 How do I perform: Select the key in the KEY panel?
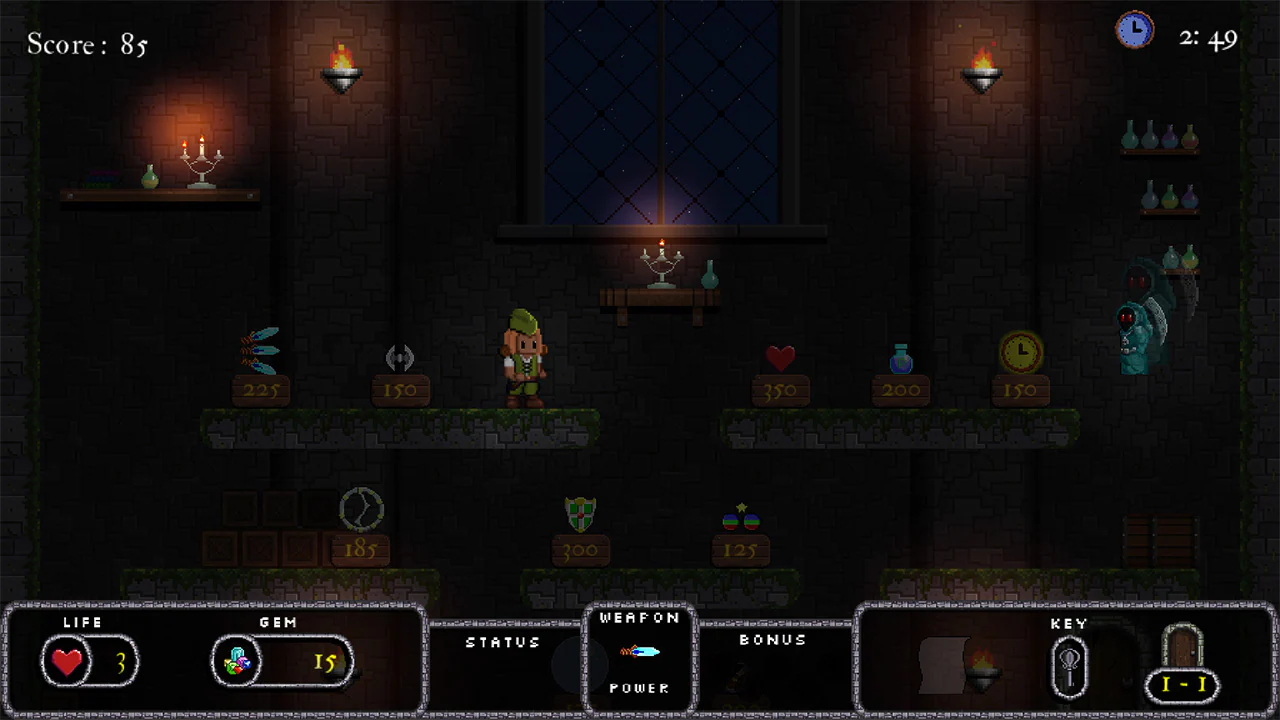click(1069, 665)
